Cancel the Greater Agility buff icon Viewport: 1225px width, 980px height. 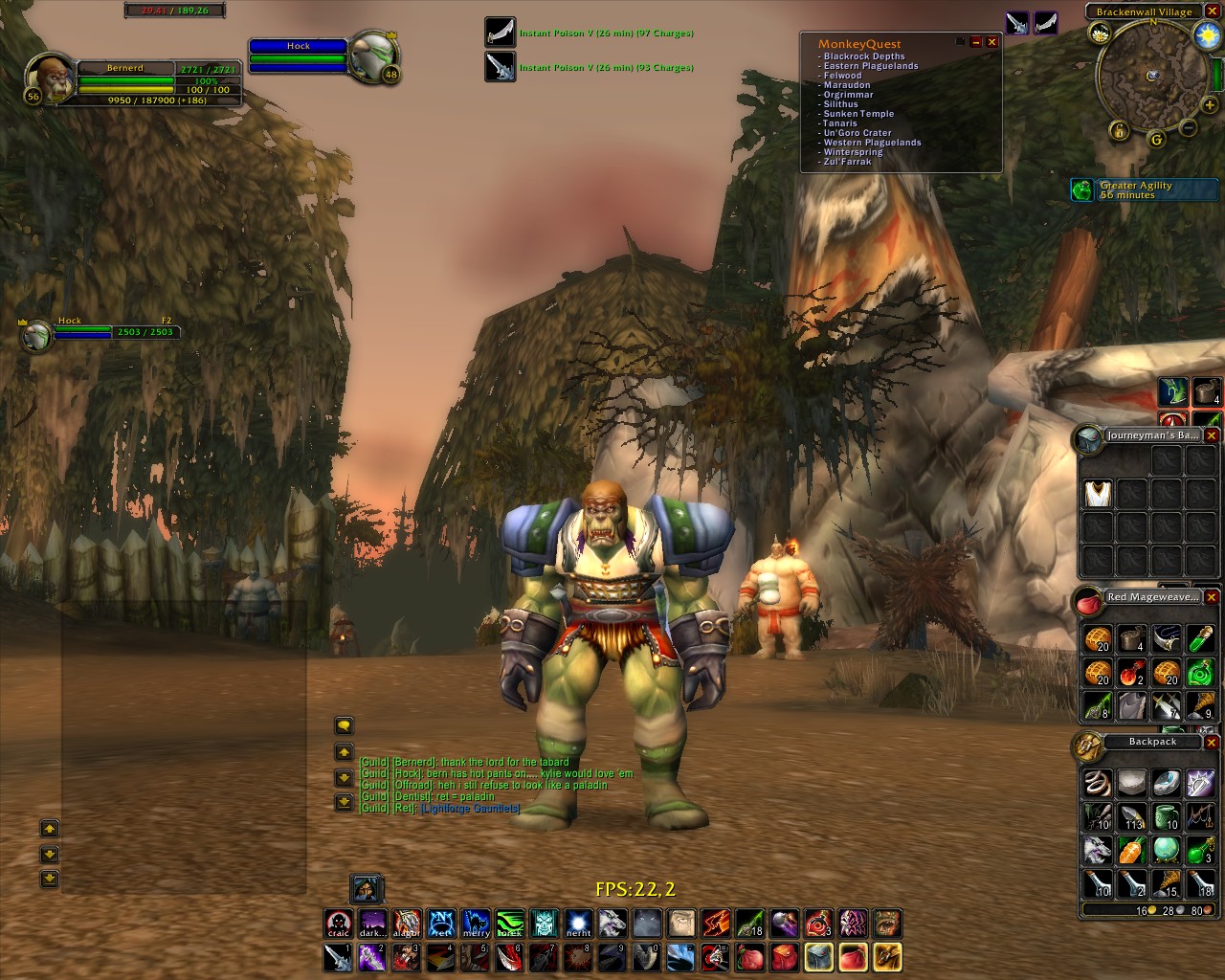pyautogui.click(x=1081, y=189)
